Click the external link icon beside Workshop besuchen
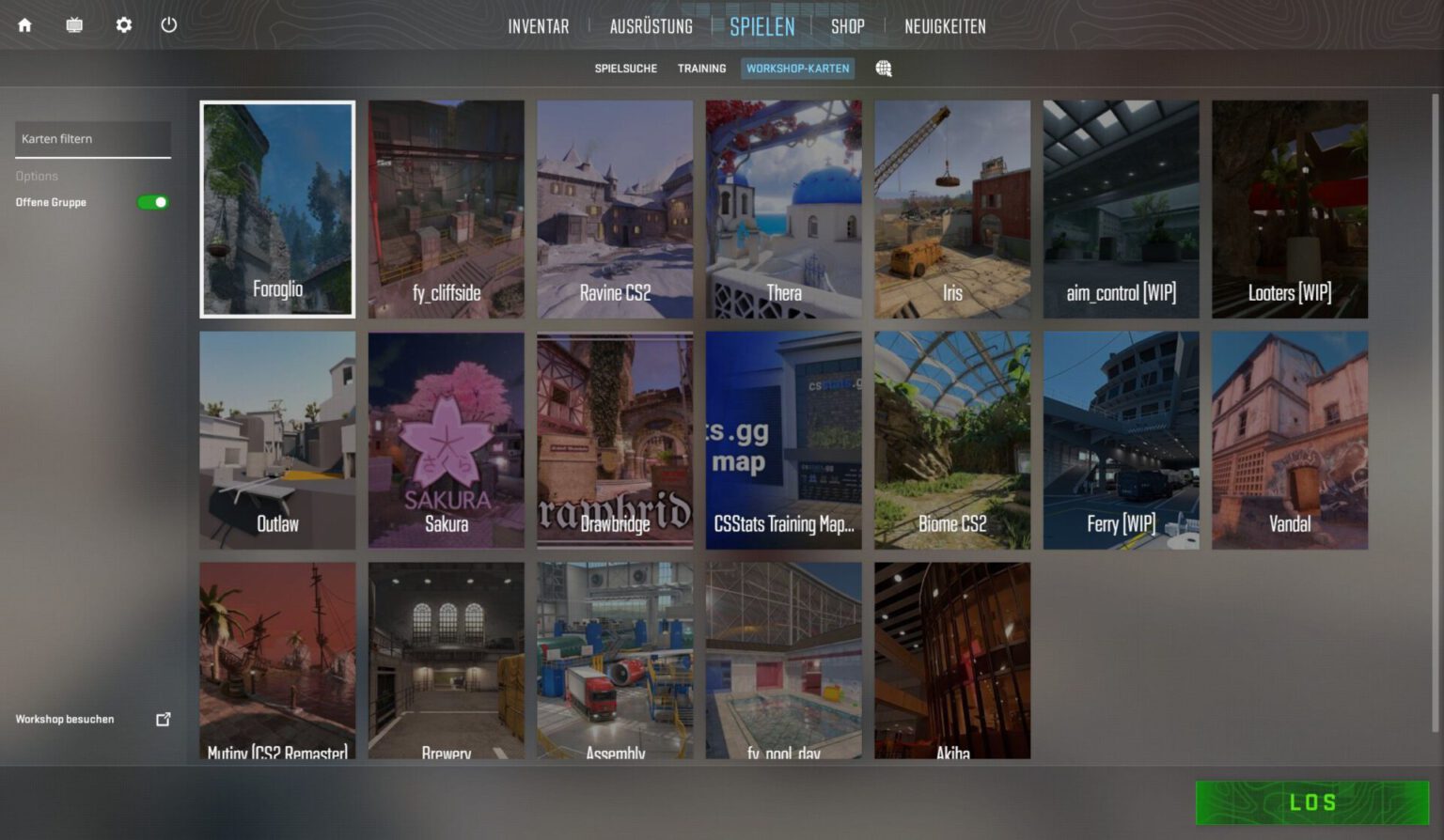1444x840 pixels. 164,719
